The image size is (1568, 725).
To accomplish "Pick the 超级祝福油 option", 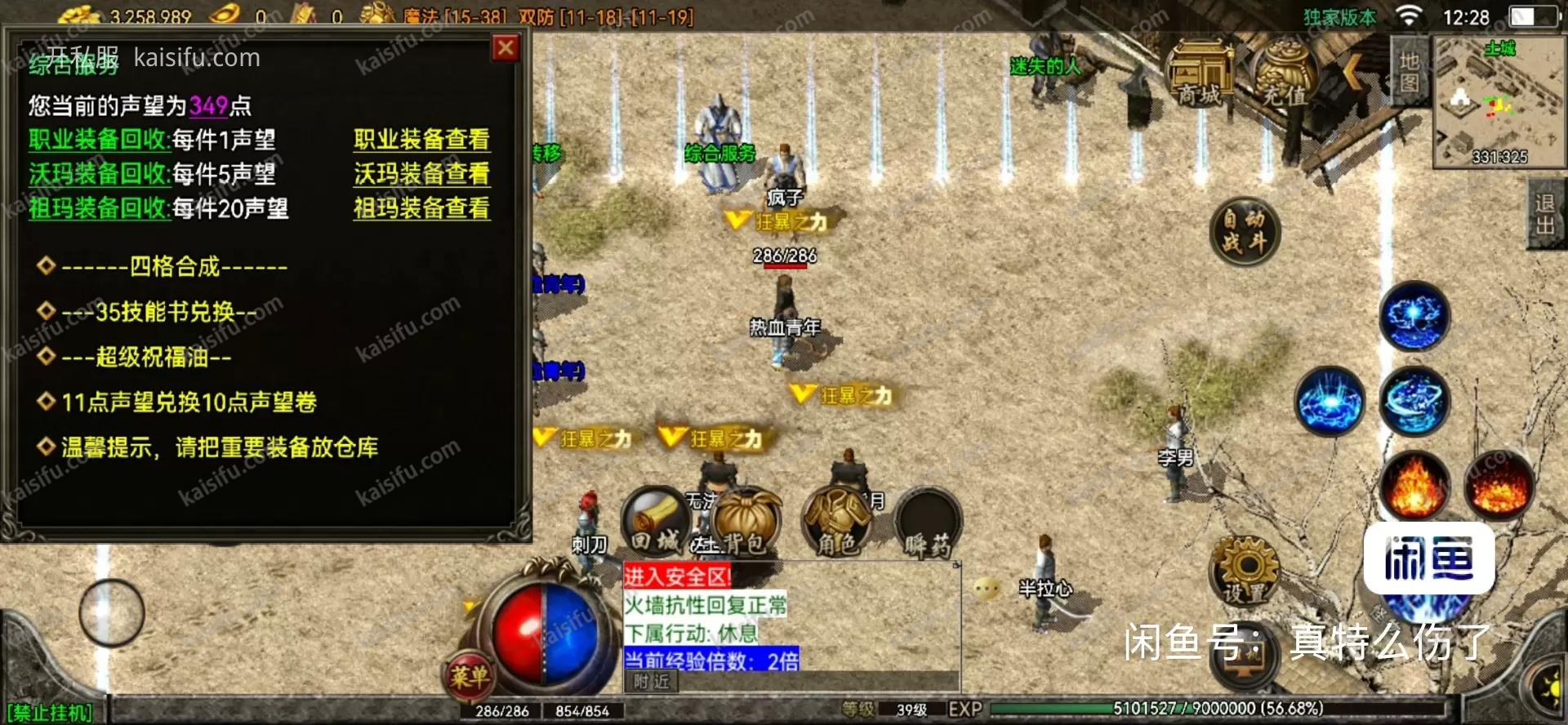I will 147,357.
